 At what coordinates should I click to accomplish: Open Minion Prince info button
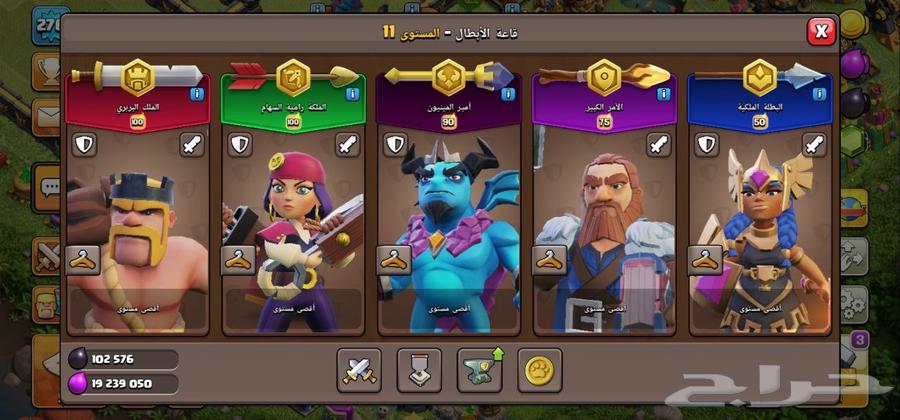coord(508,94)
